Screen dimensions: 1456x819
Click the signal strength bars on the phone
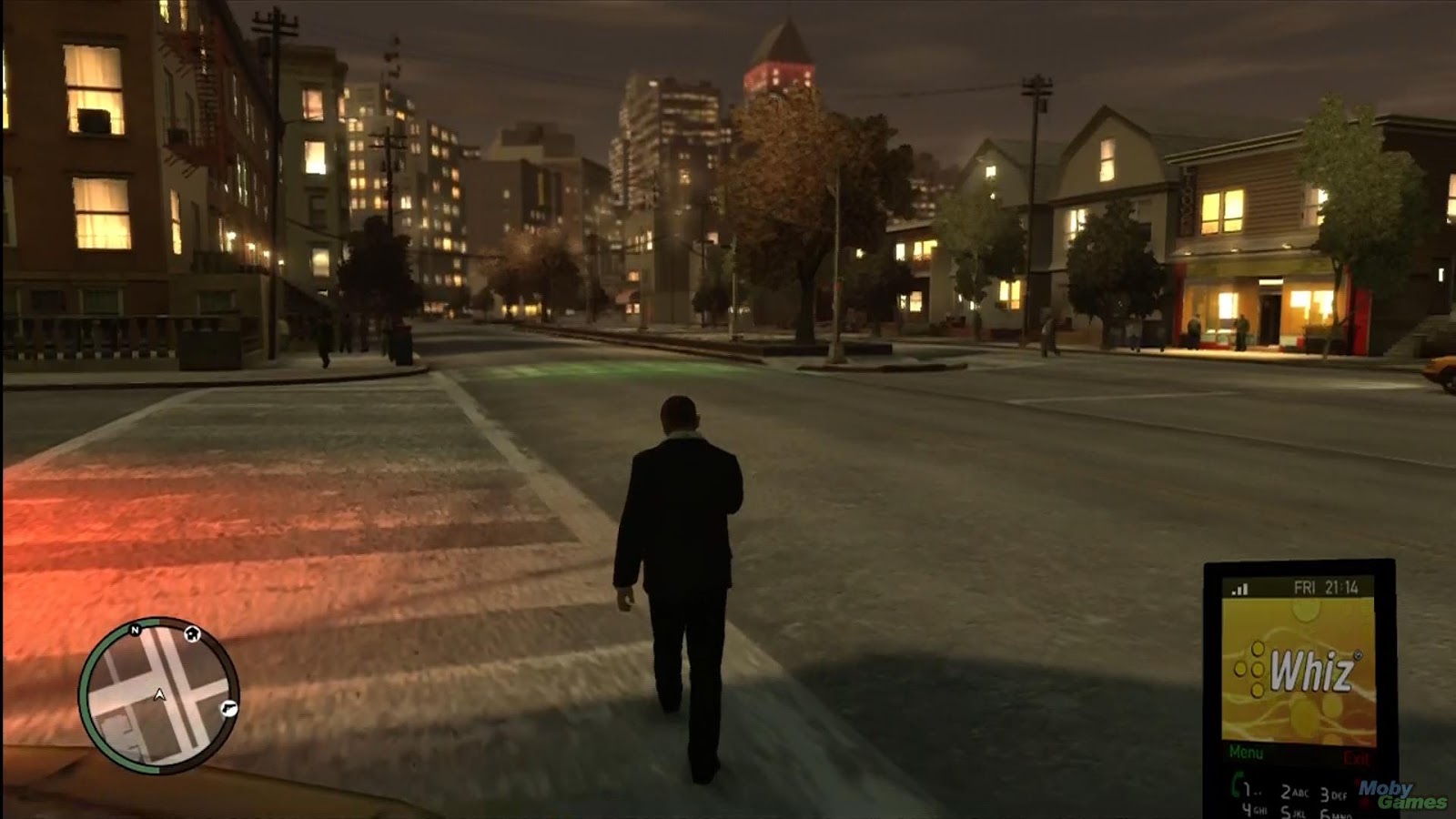click(x=1239, y=589)
